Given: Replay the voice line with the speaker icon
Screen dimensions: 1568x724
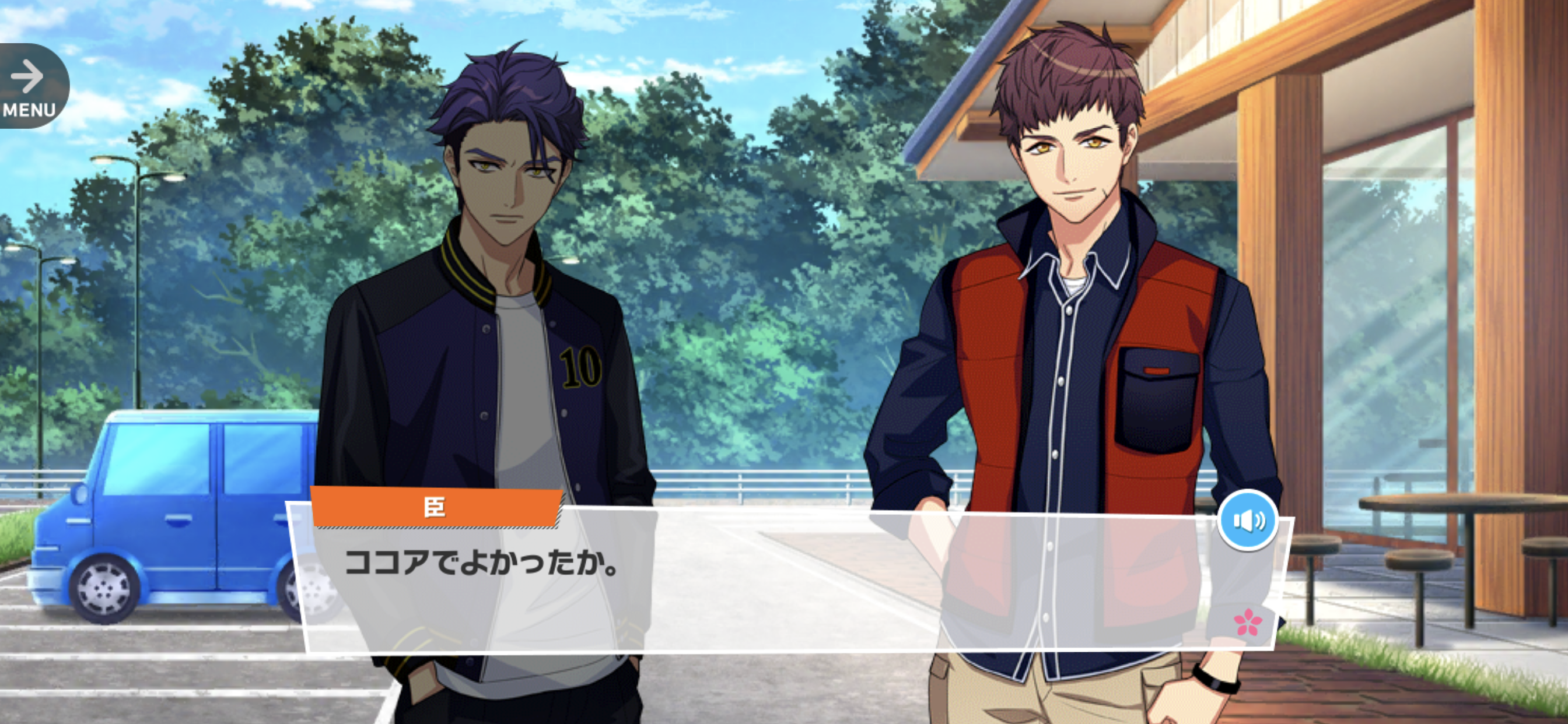Looking at the screenshot, I should [1248, 521].
